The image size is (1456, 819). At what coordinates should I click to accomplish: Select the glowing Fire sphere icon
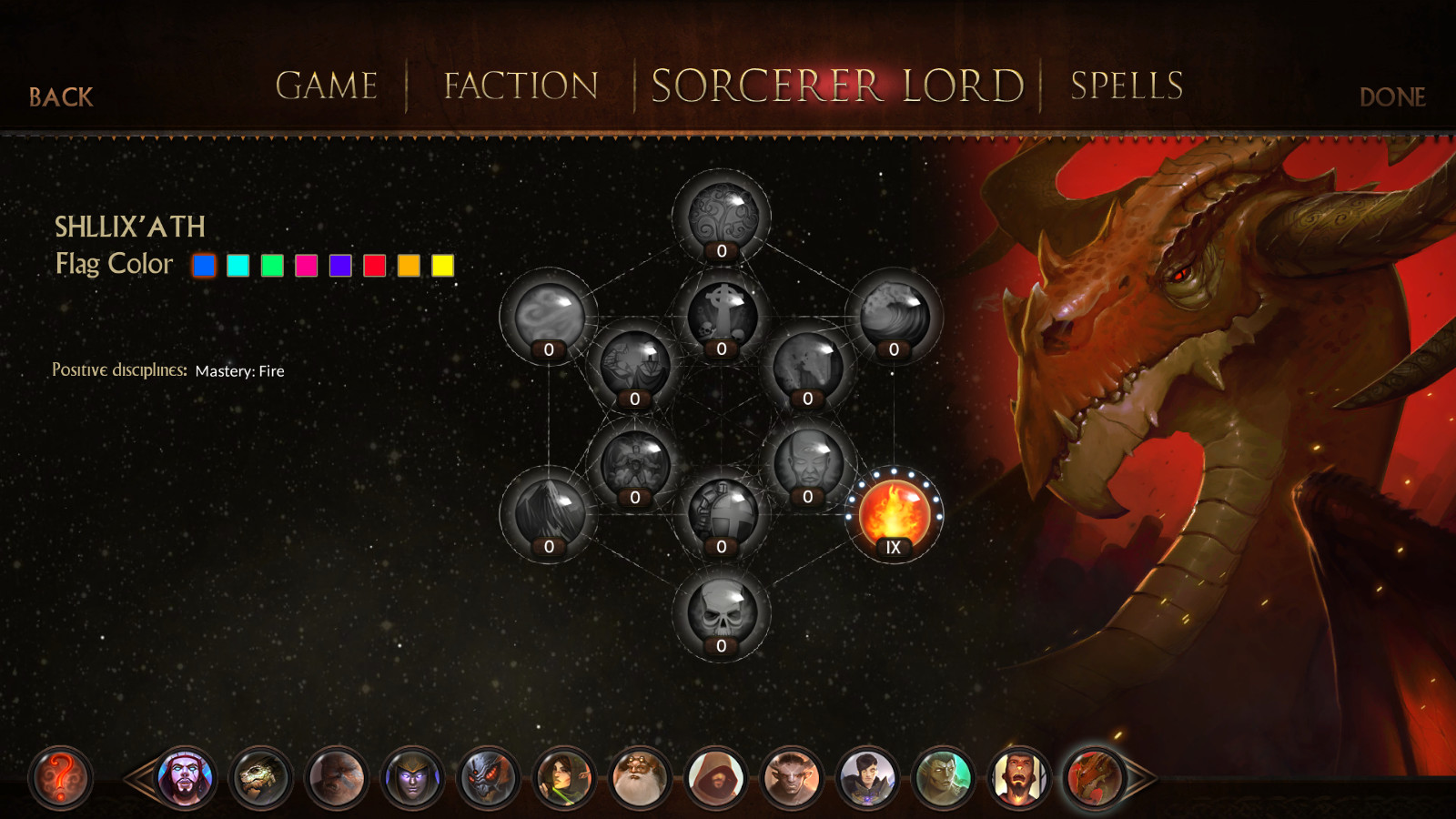(x=895, y=511)
